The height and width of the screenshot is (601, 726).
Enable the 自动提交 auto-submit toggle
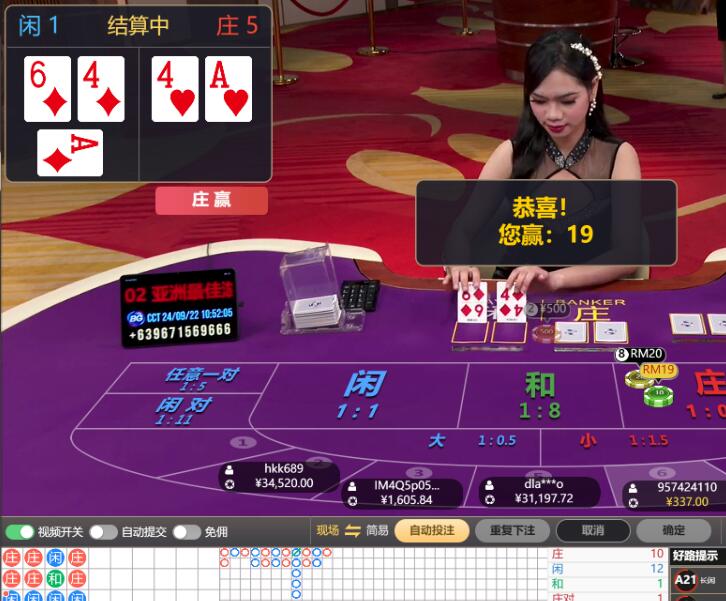click(x=103, y=532)
